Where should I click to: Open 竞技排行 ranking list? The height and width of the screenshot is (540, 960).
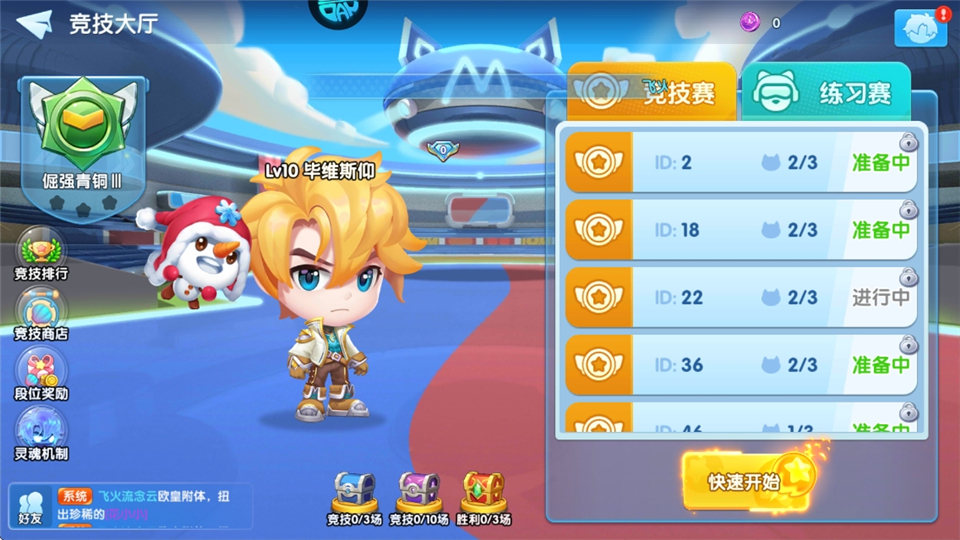click(41, 254)
